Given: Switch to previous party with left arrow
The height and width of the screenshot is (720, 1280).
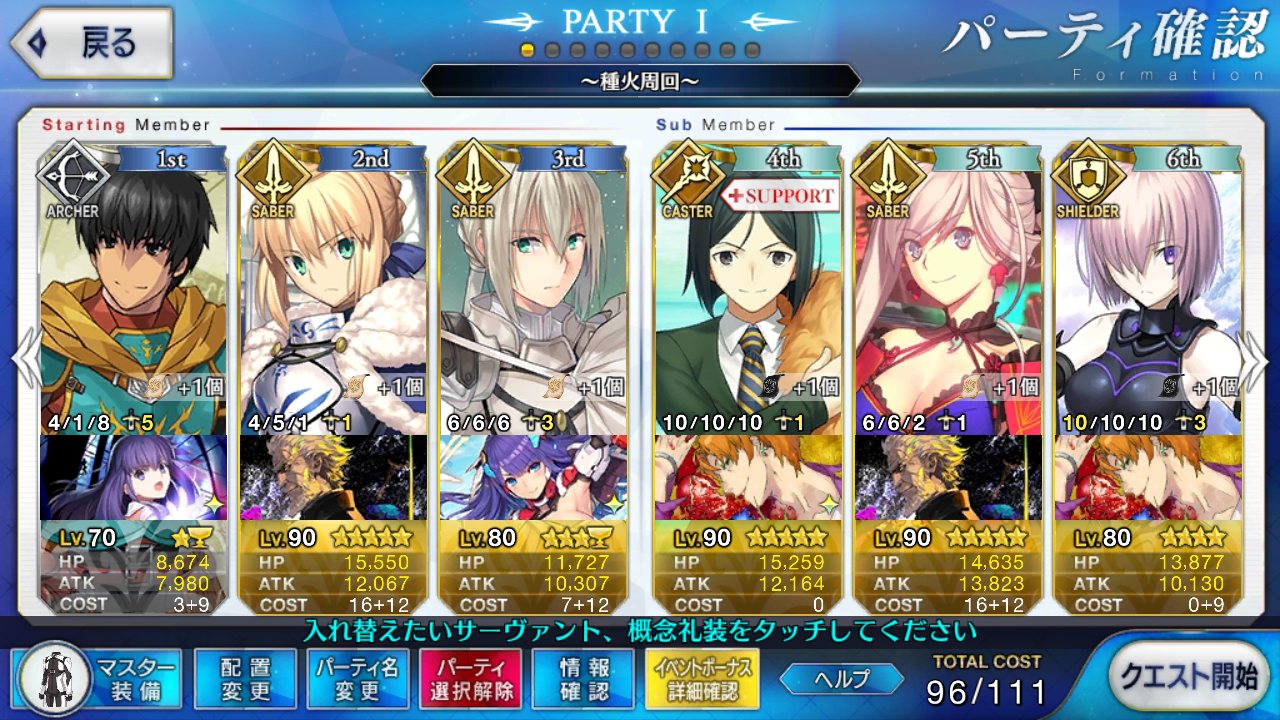Looking at the screenshot, I should pos(24,358).
